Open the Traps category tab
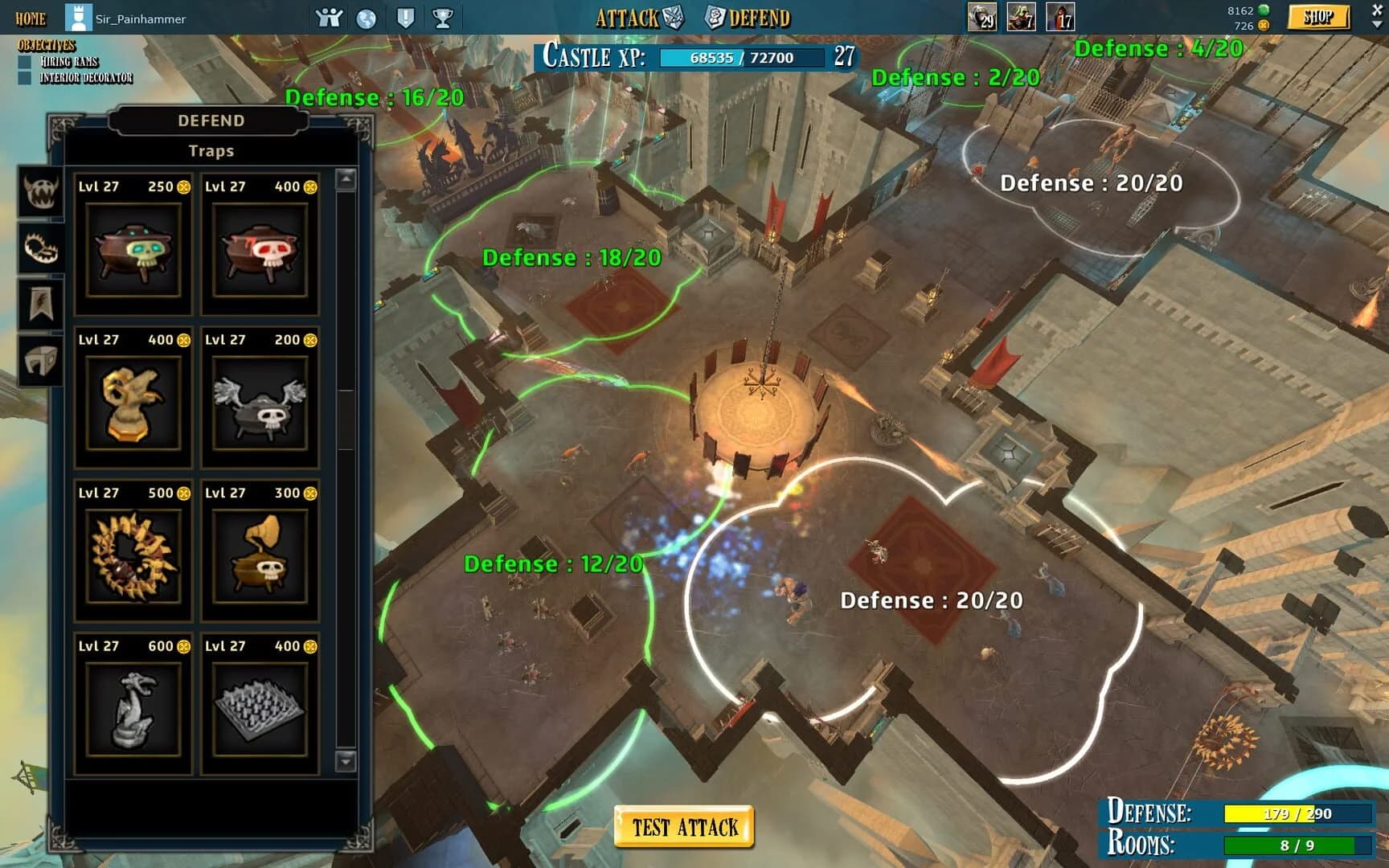The width and height of the screenshot is (1389, 868). click(x=39, y=250)
